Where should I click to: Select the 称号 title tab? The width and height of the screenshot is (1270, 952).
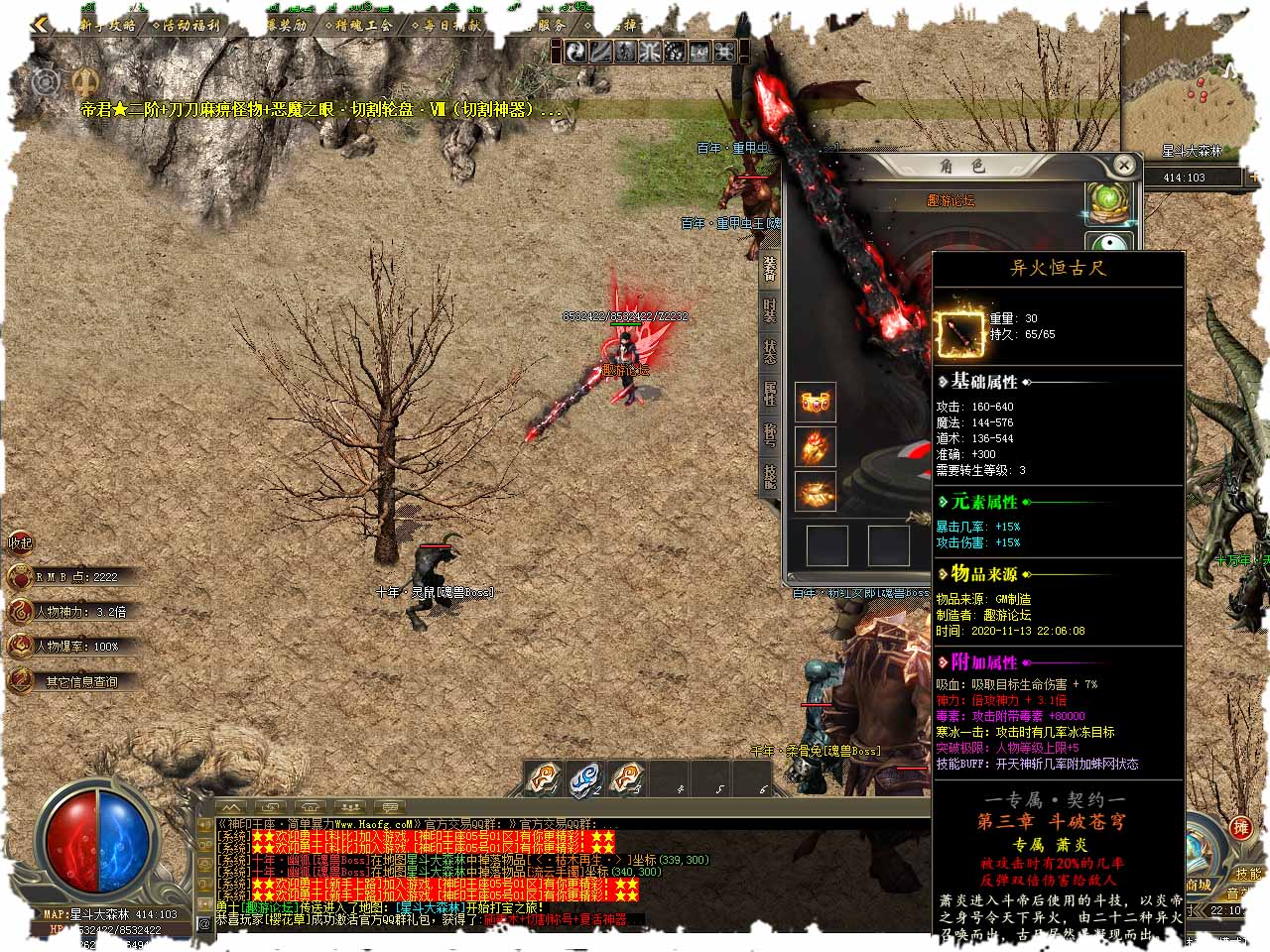pyautogui.click(x=770, y=434)
